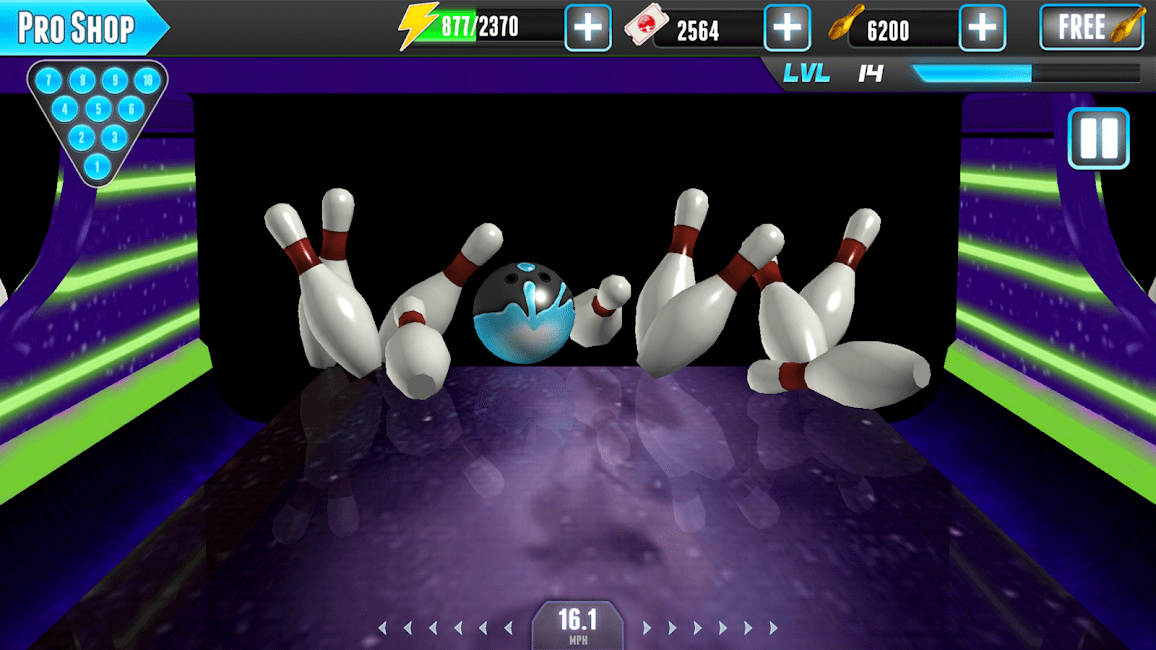Screen dimensions: 1156x650
Task: Buy more red tickets with plus button
Action: point(787,28)
